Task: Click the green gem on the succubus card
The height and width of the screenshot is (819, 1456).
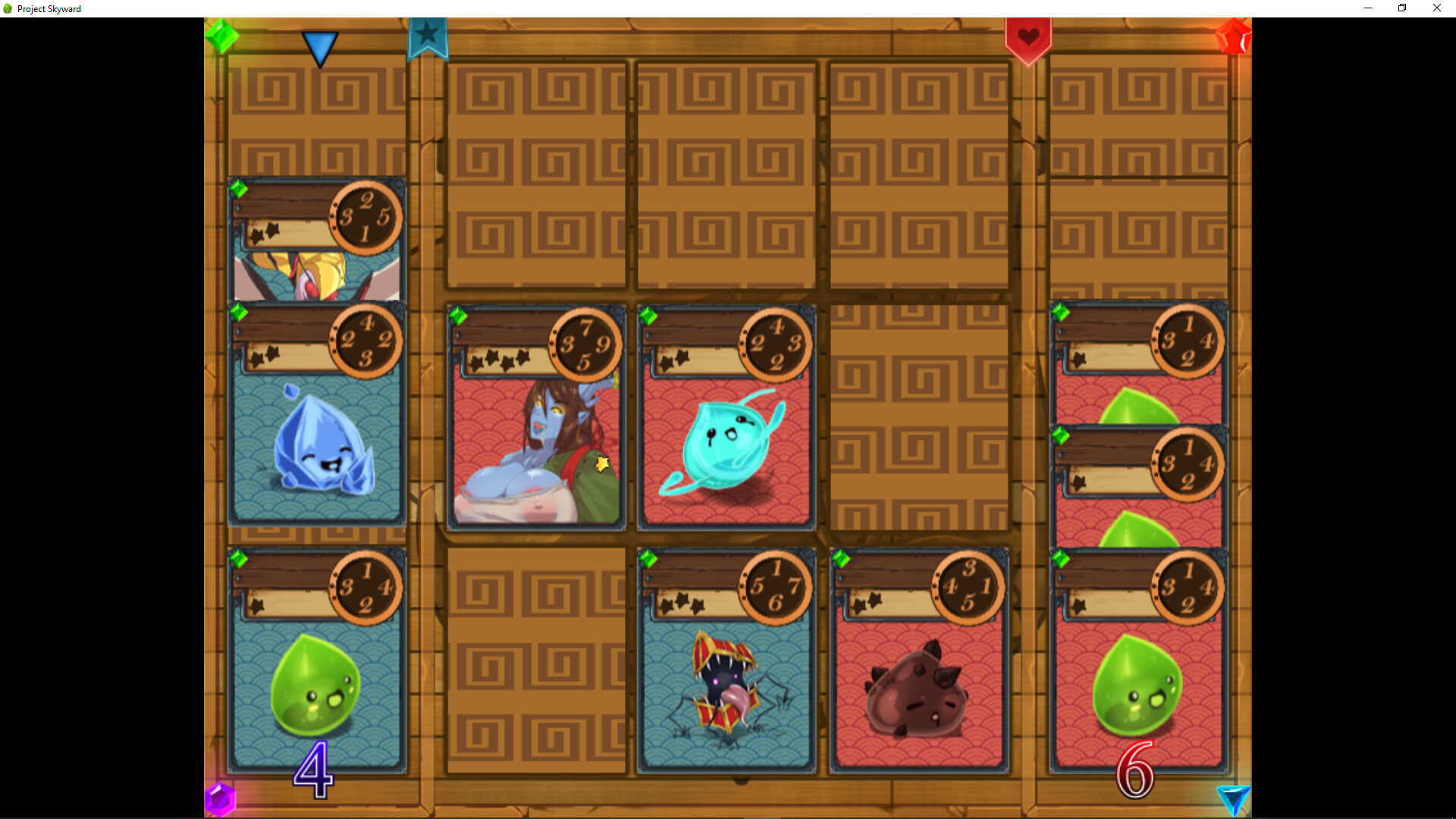Action: [x=460, y=315]
